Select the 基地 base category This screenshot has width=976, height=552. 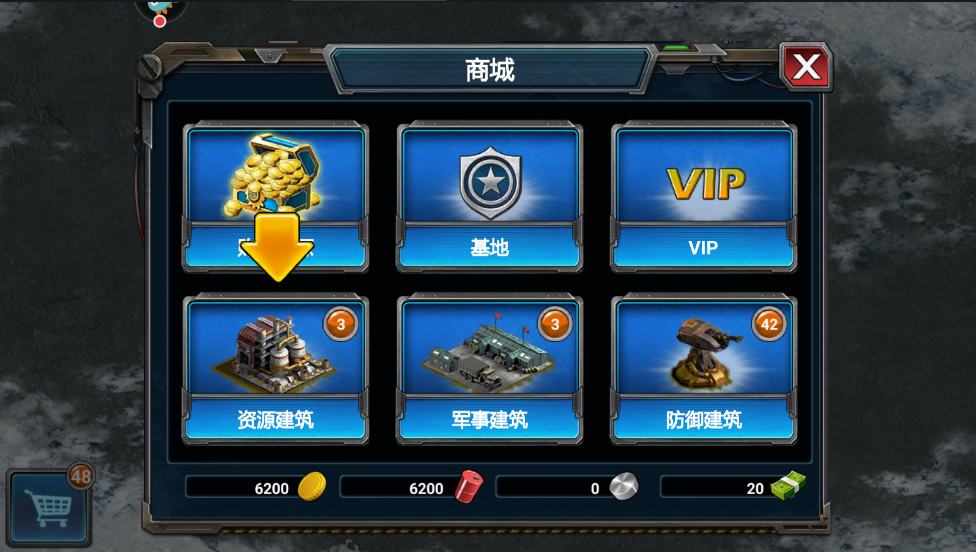tap(489, 197)
